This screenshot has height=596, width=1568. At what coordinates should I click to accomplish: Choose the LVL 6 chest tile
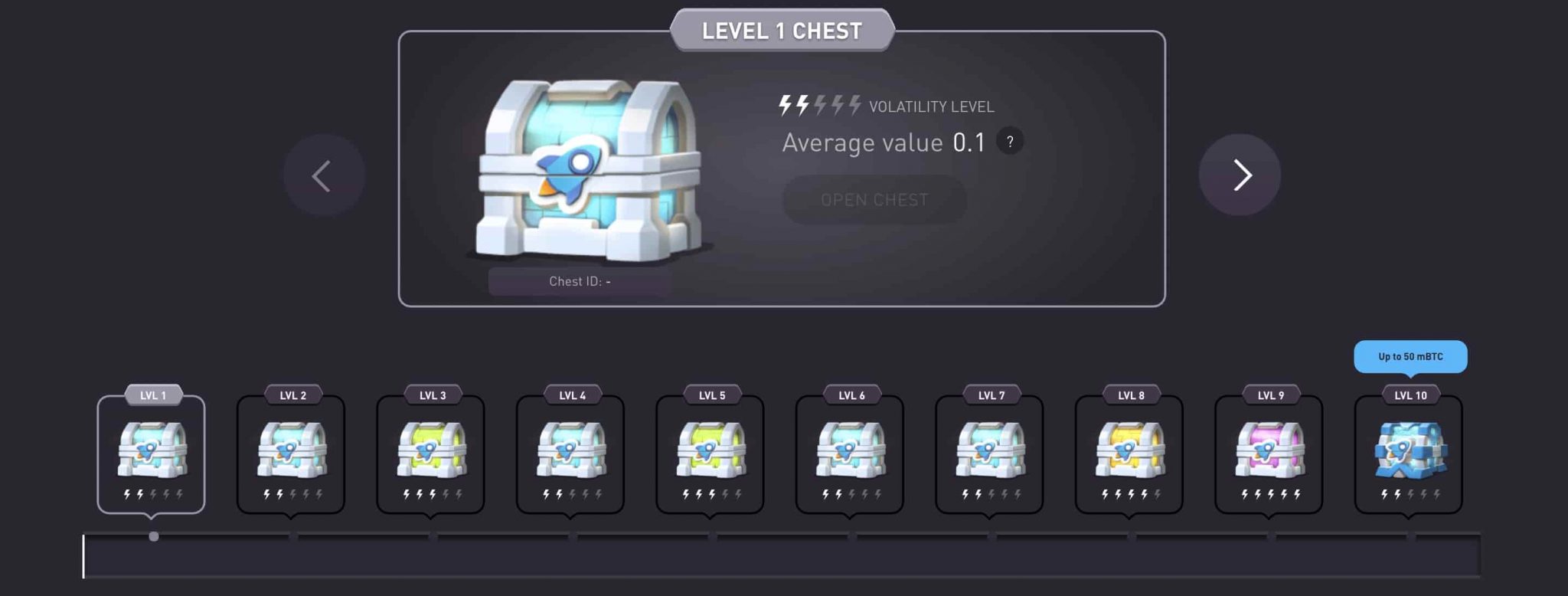850,454
